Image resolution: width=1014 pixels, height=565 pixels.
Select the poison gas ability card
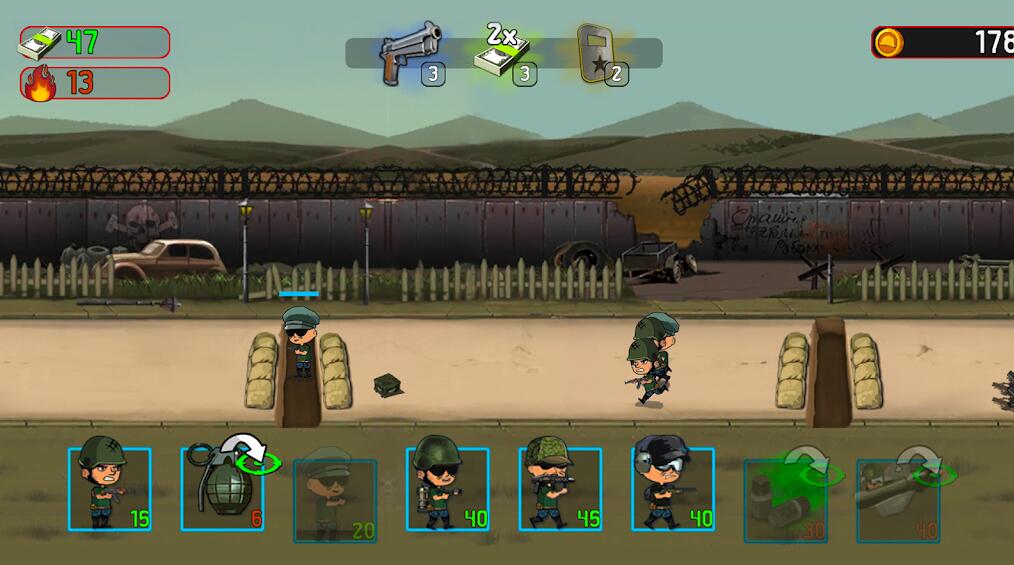(786, 500)
